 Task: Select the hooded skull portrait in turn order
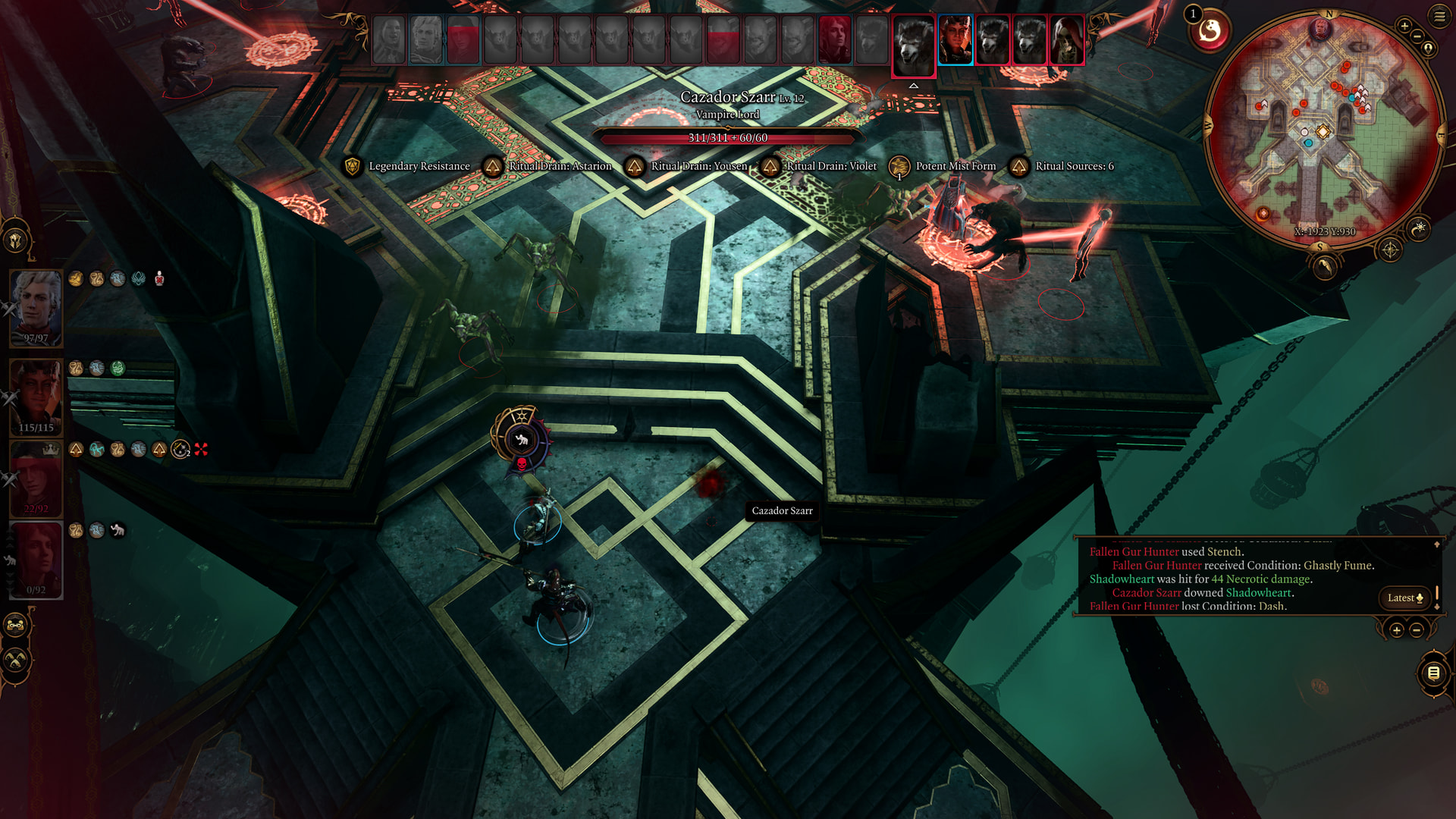pyautogui.click(x=1066, y=39)
